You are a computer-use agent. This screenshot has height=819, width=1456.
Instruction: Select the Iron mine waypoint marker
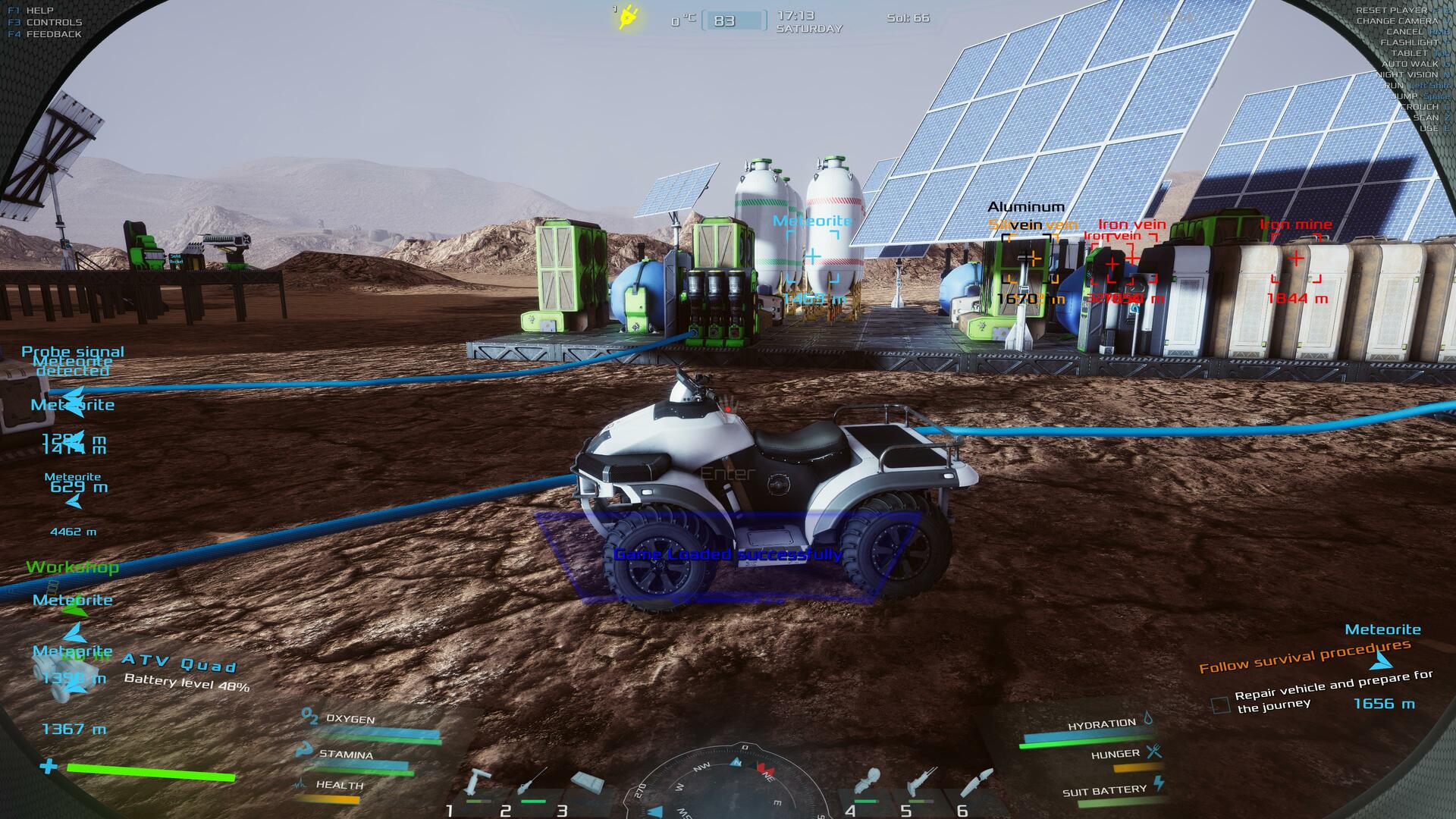click(1296, 259)
